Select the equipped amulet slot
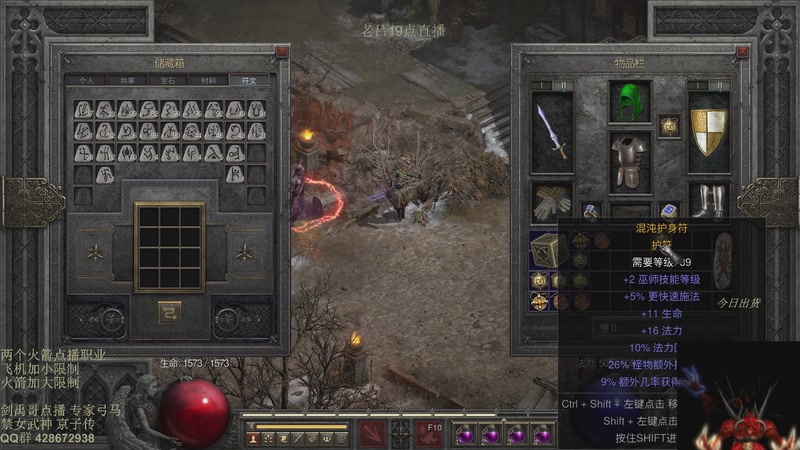The image size is (800, 450). (670, 125)
